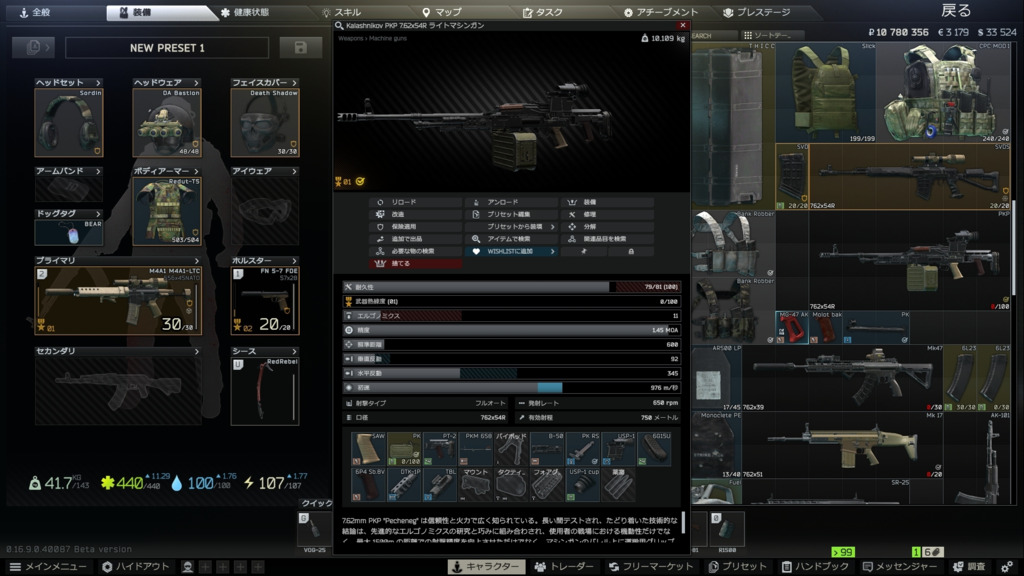The image size is (1024, 576).
Task: Select 修理 (Repair) for the weapon
Action: [x=590, y=214]
